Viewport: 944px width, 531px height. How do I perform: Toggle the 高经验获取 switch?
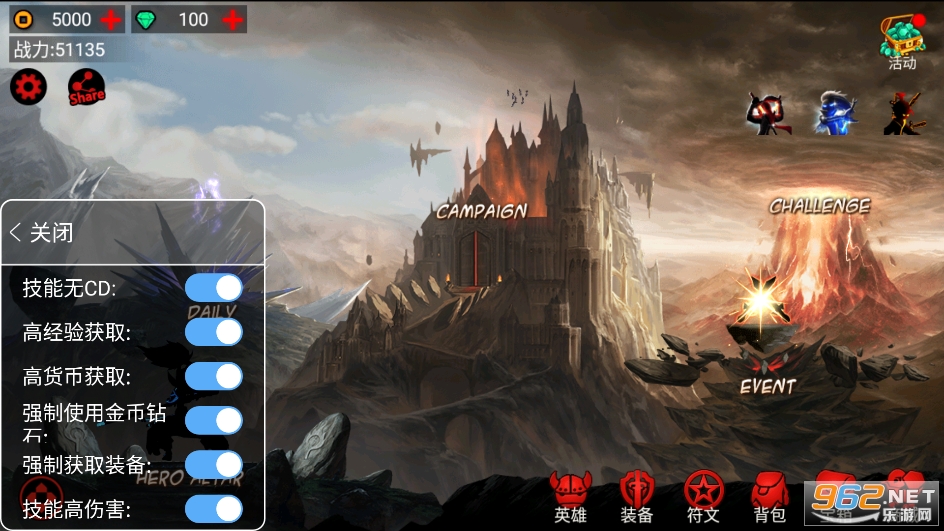(214, 332)
